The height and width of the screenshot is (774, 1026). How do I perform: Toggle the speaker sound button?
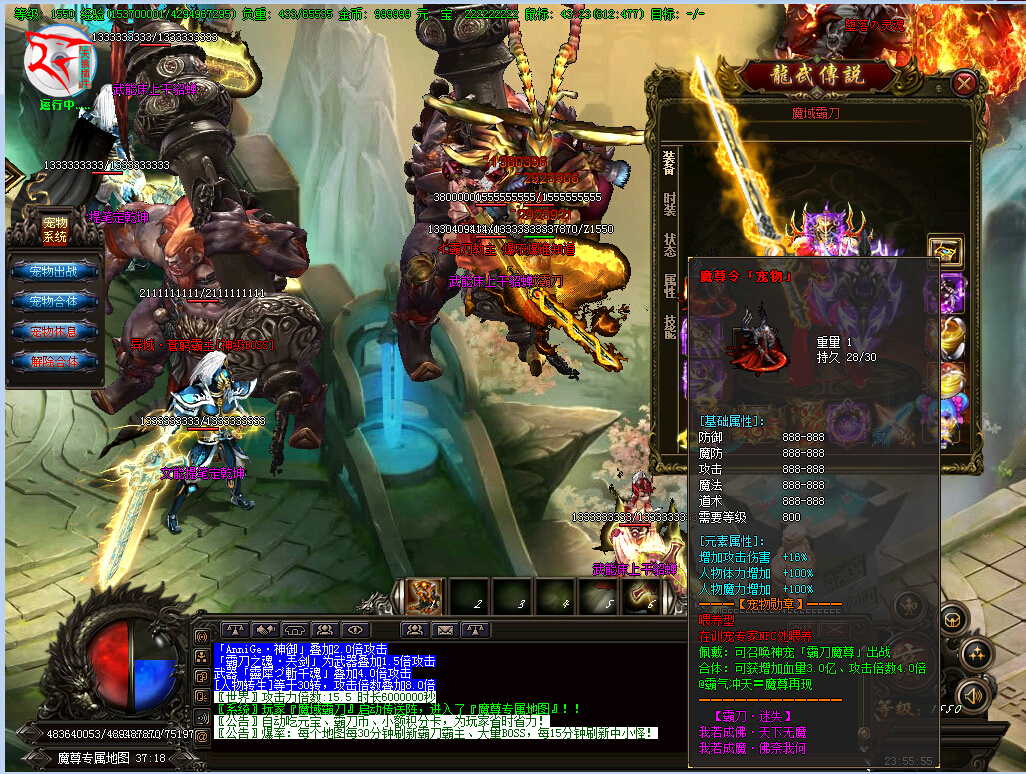point(972,694)
